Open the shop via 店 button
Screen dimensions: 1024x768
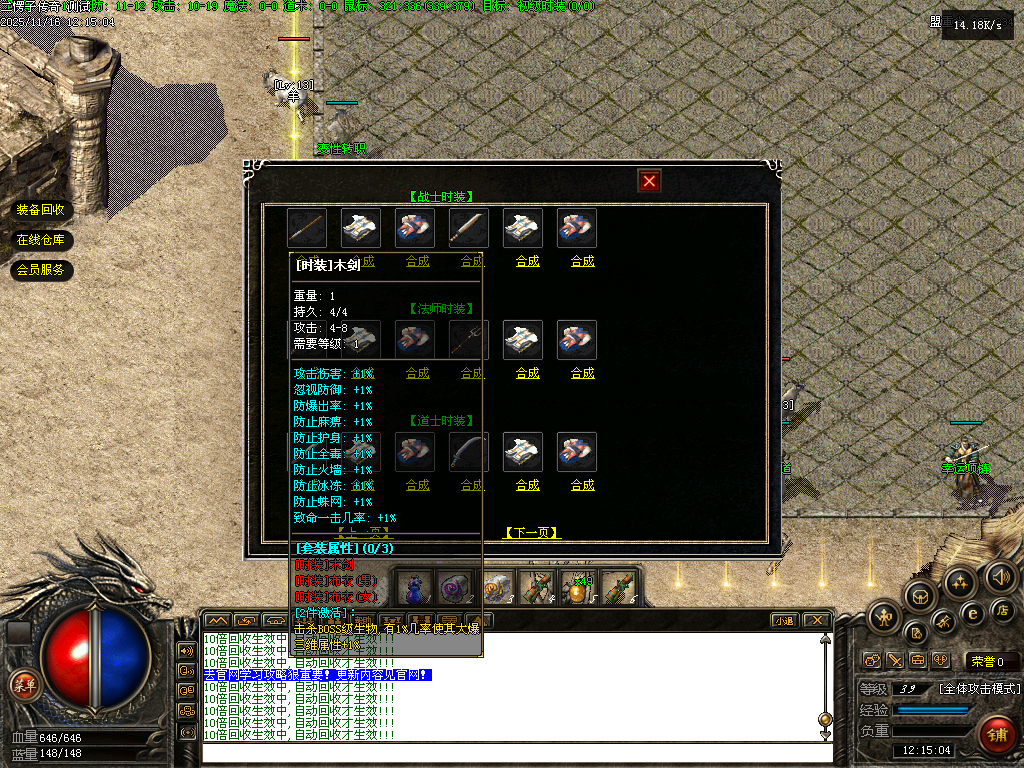tap(1004, 610)
